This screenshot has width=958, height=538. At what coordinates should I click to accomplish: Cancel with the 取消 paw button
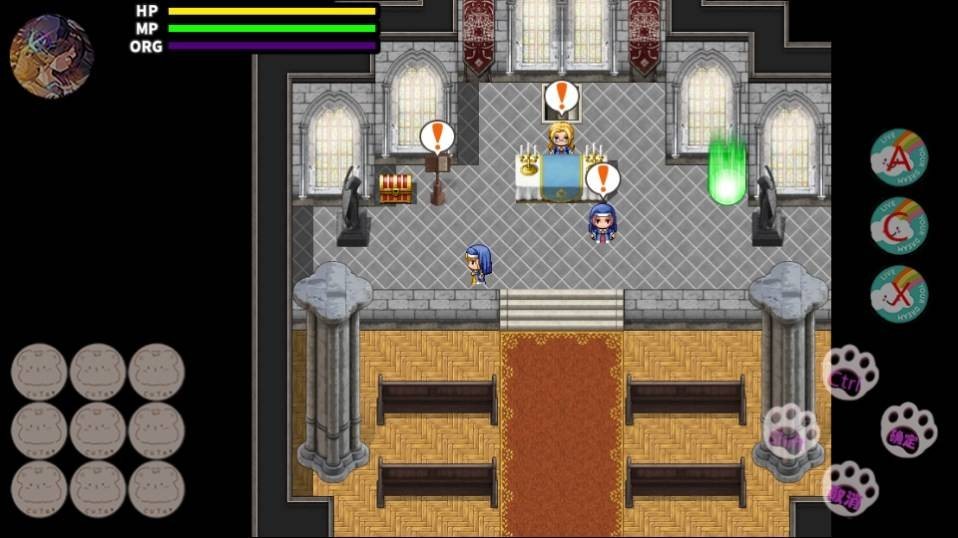click(849, 488)
